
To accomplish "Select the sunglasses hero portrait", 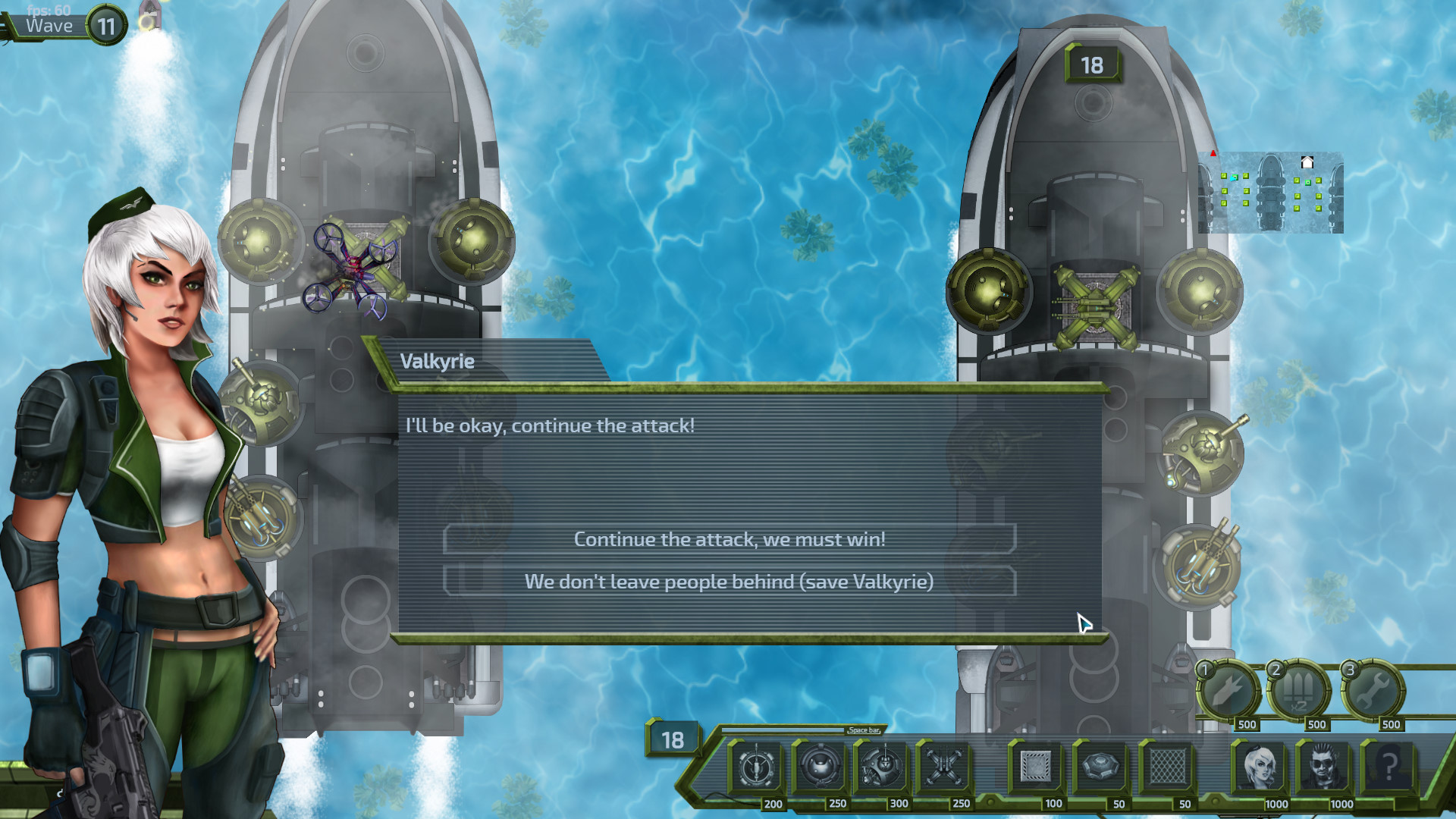I will (x=1324, y=767).
